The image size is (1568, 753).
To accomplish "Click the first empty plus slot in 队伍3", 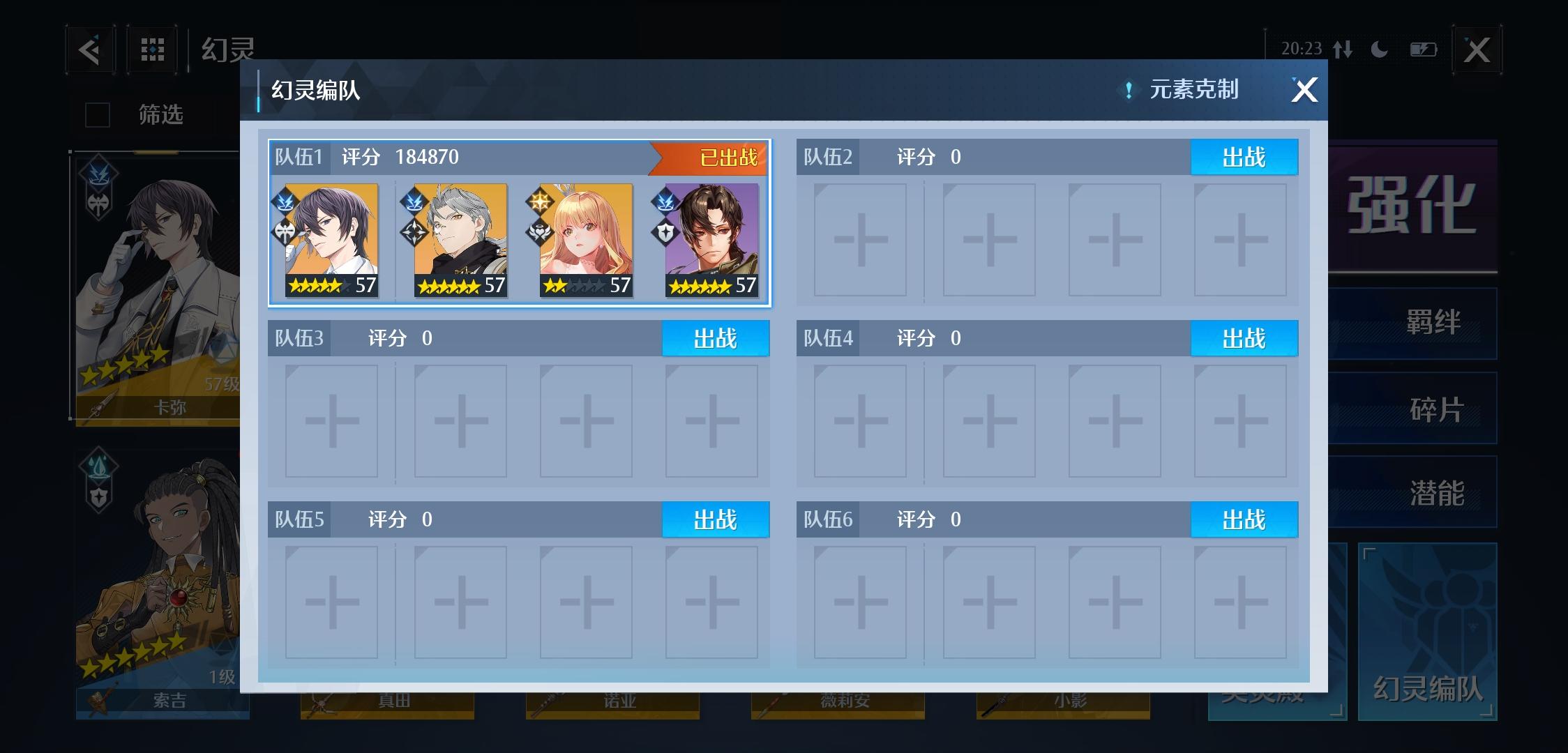I will (332, 420).
